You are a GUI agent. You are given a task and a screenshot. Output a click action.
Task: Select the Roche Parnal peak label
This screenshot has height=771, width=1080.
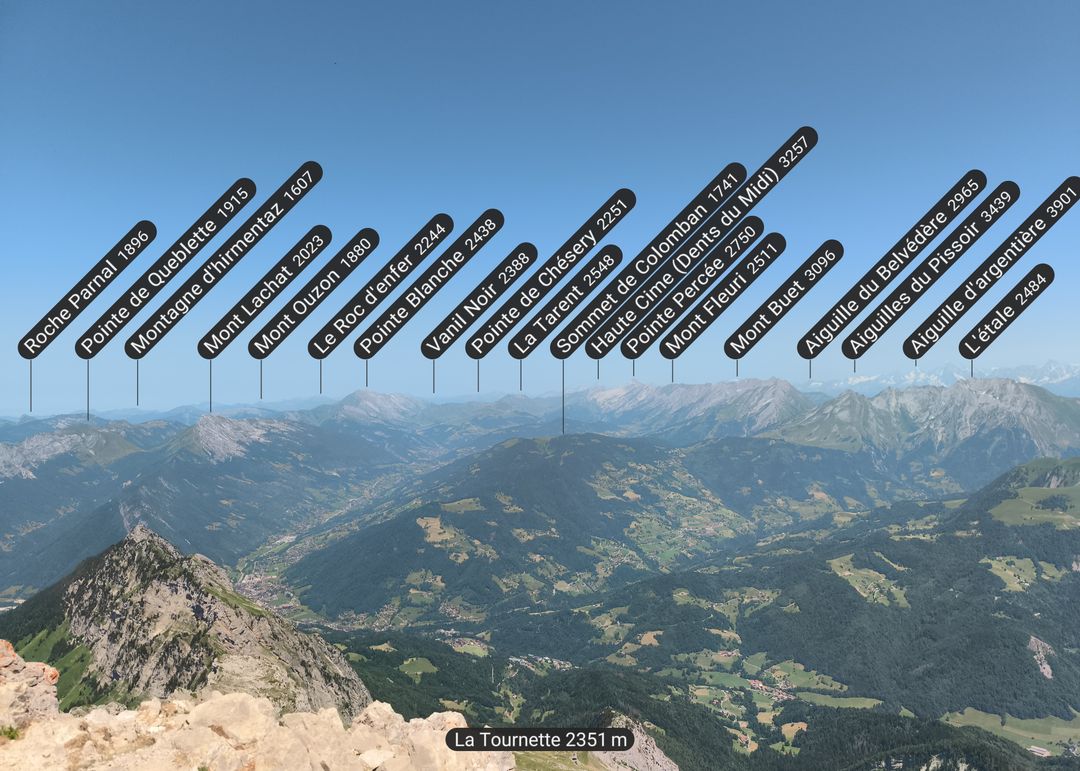coord(87,289)
